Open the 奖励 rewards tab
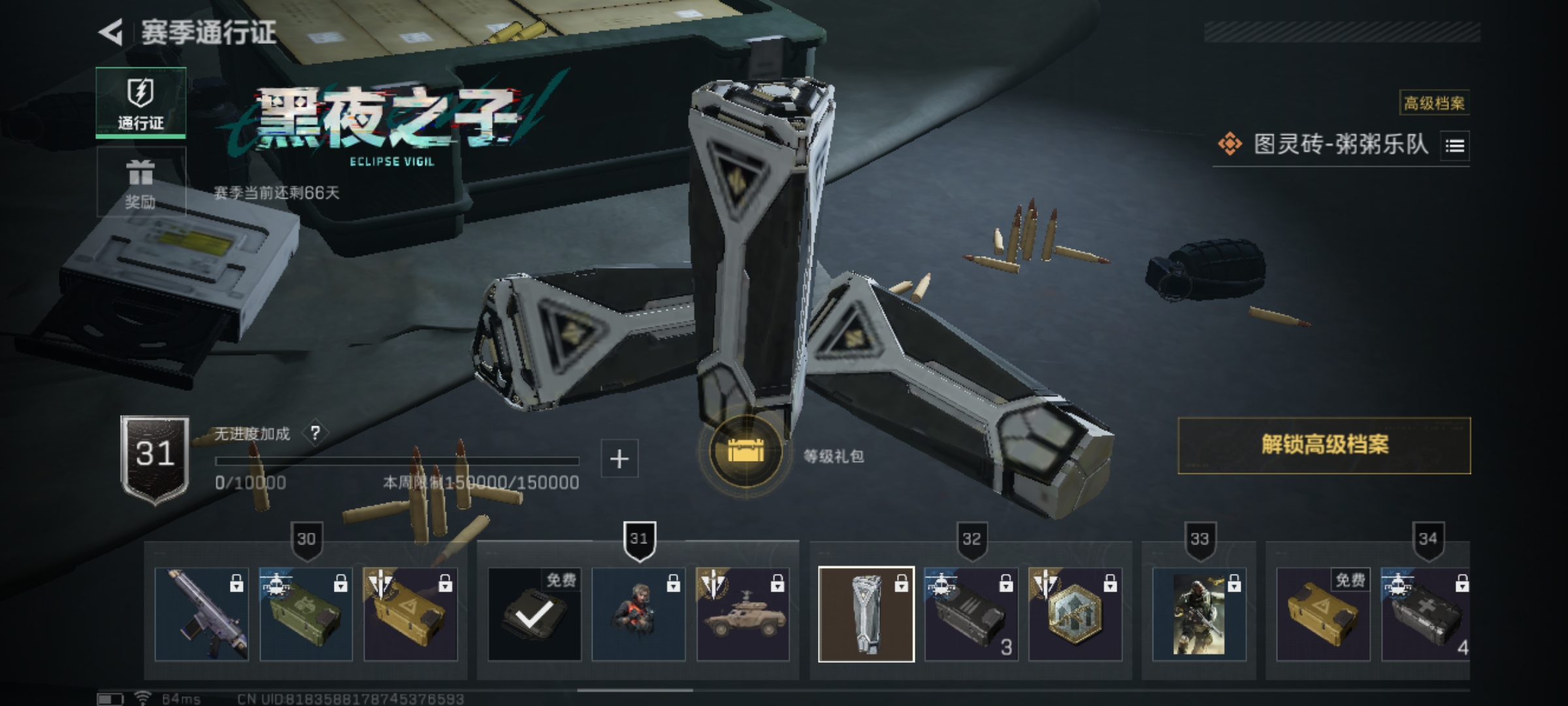The image size is (1568, 706). (140, 183)
